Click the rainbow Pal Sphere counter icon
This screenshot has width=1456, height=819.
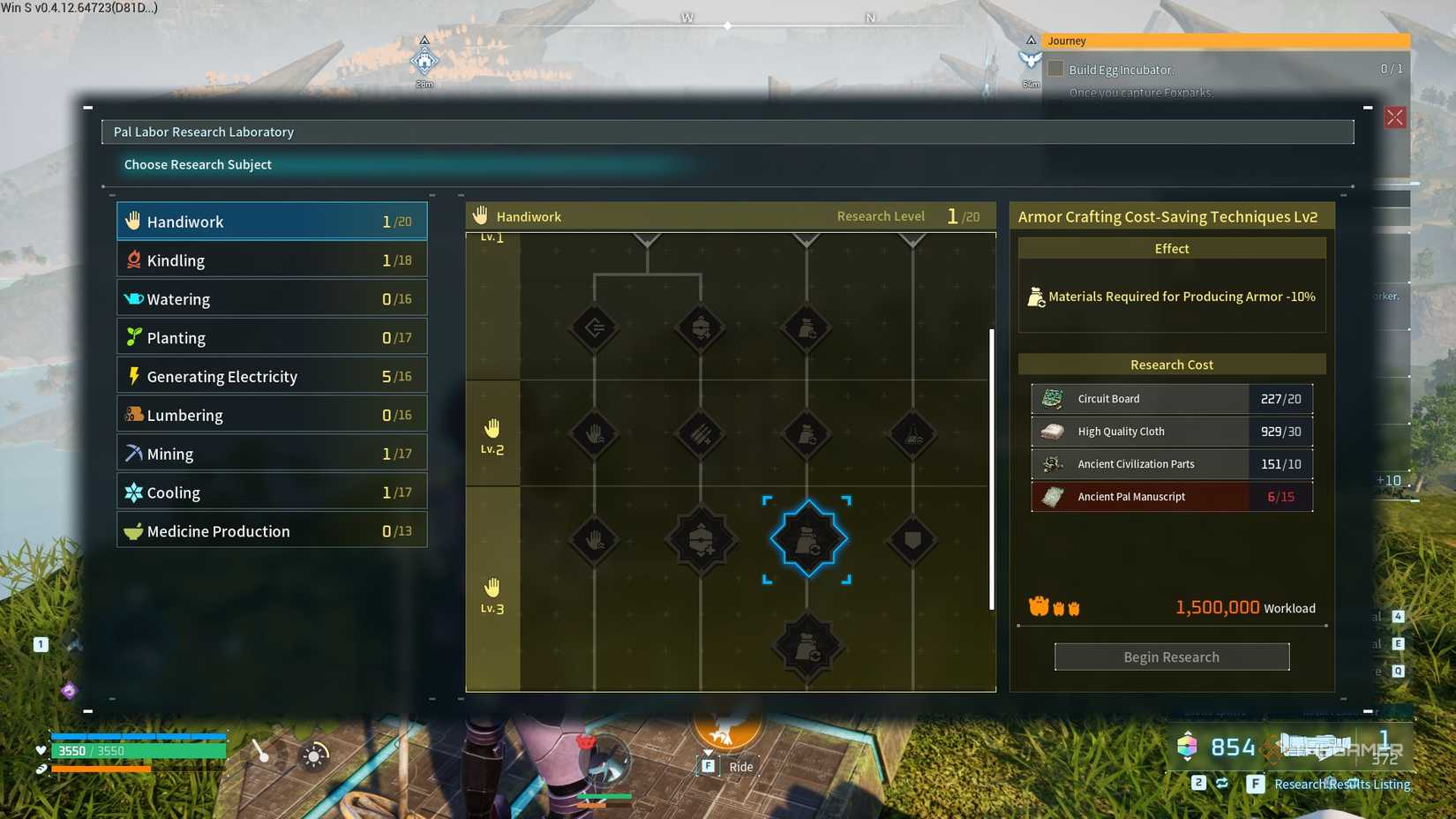click(1186, 746)
